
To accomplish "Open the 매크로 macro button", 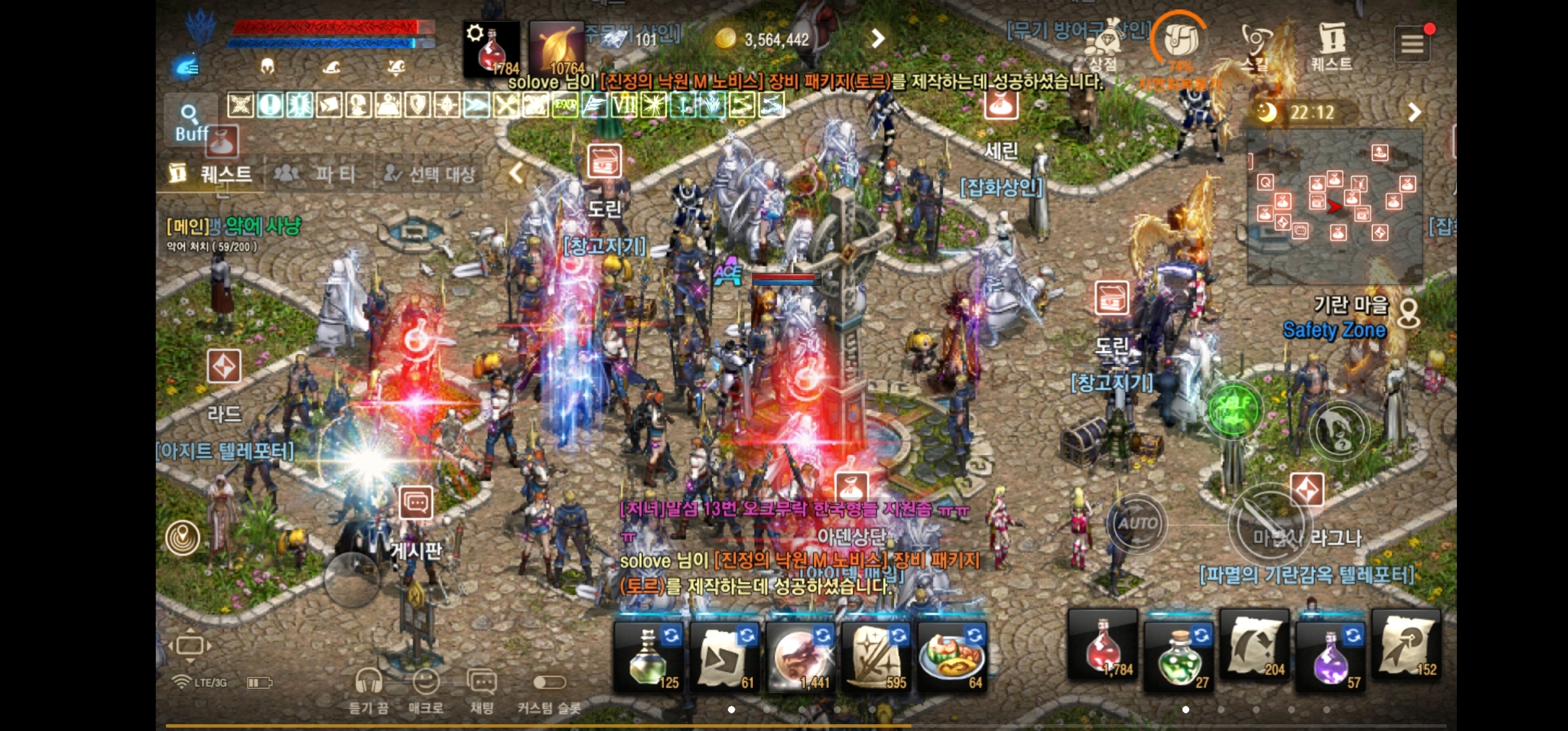I will point(426,689).
